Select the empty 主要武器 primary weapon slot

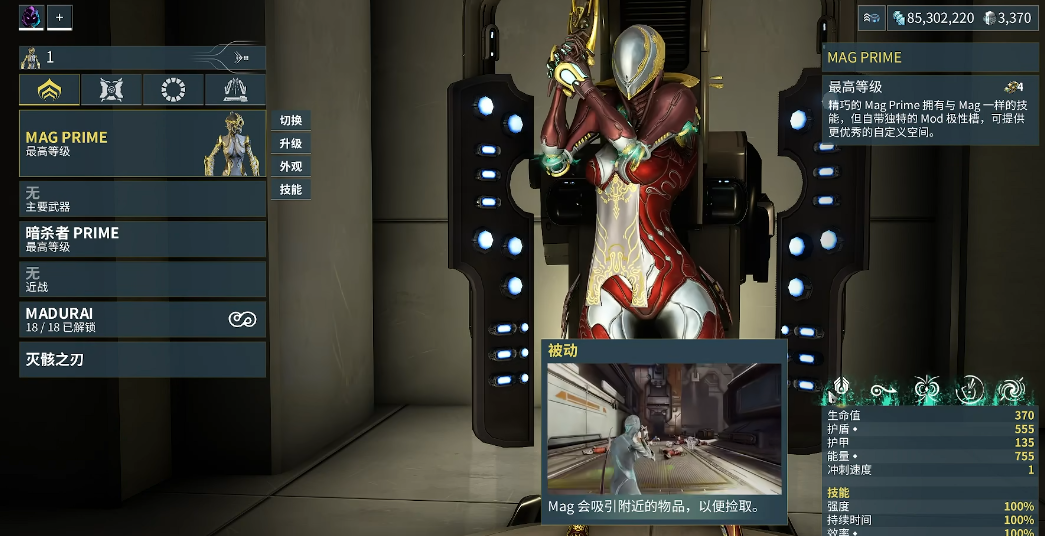click(142, 198)
